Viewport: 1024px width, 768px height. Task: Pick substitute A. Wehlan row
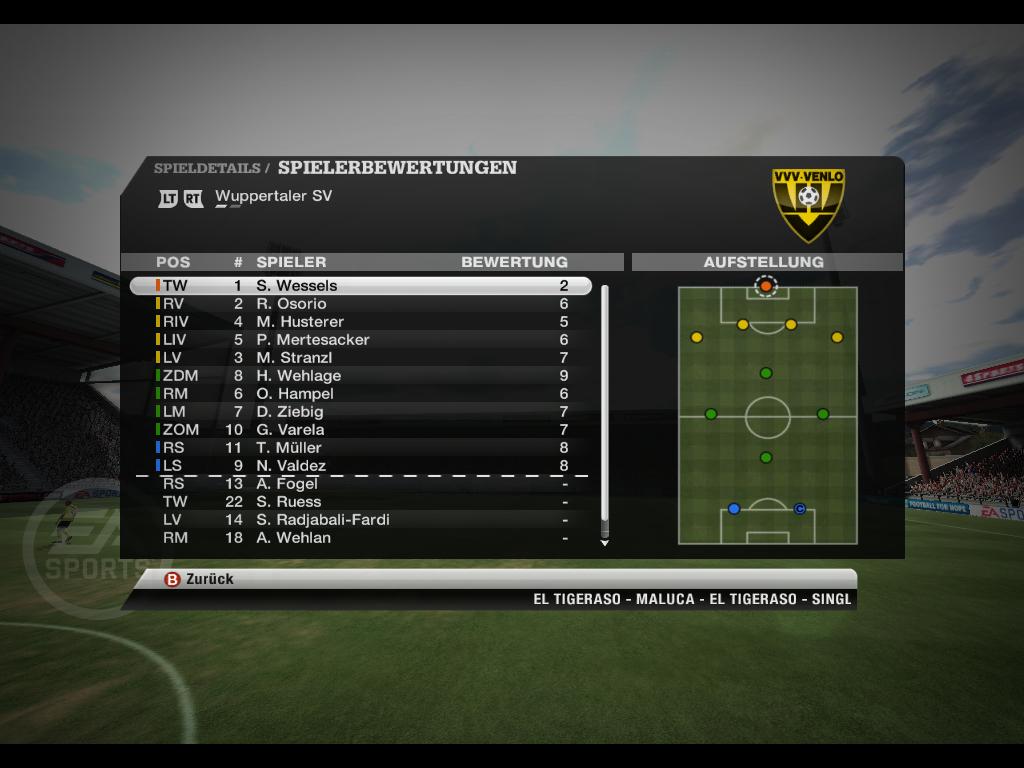coord(360,538)
